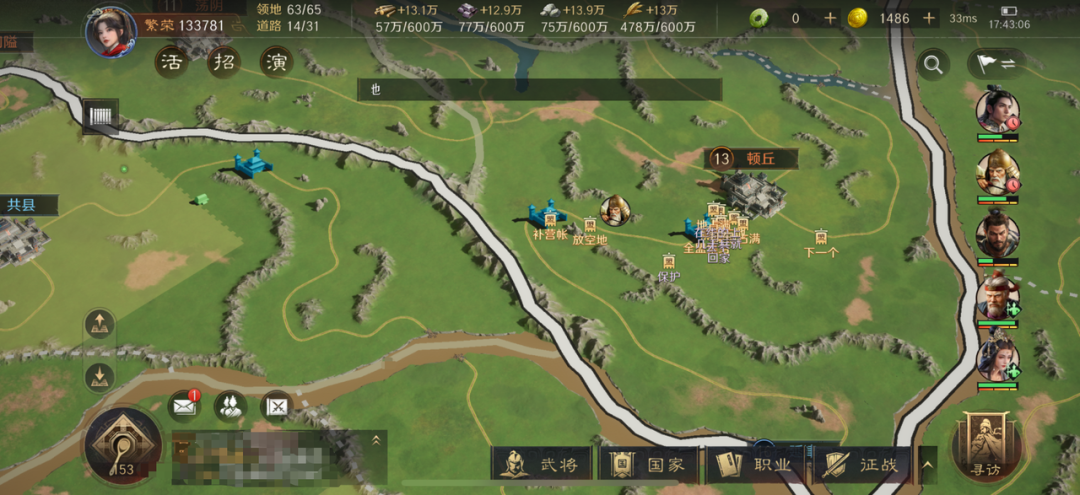Viewport: 1080px width, 495px height.
Task: Select the 活 round button
Action: [171, 62]
